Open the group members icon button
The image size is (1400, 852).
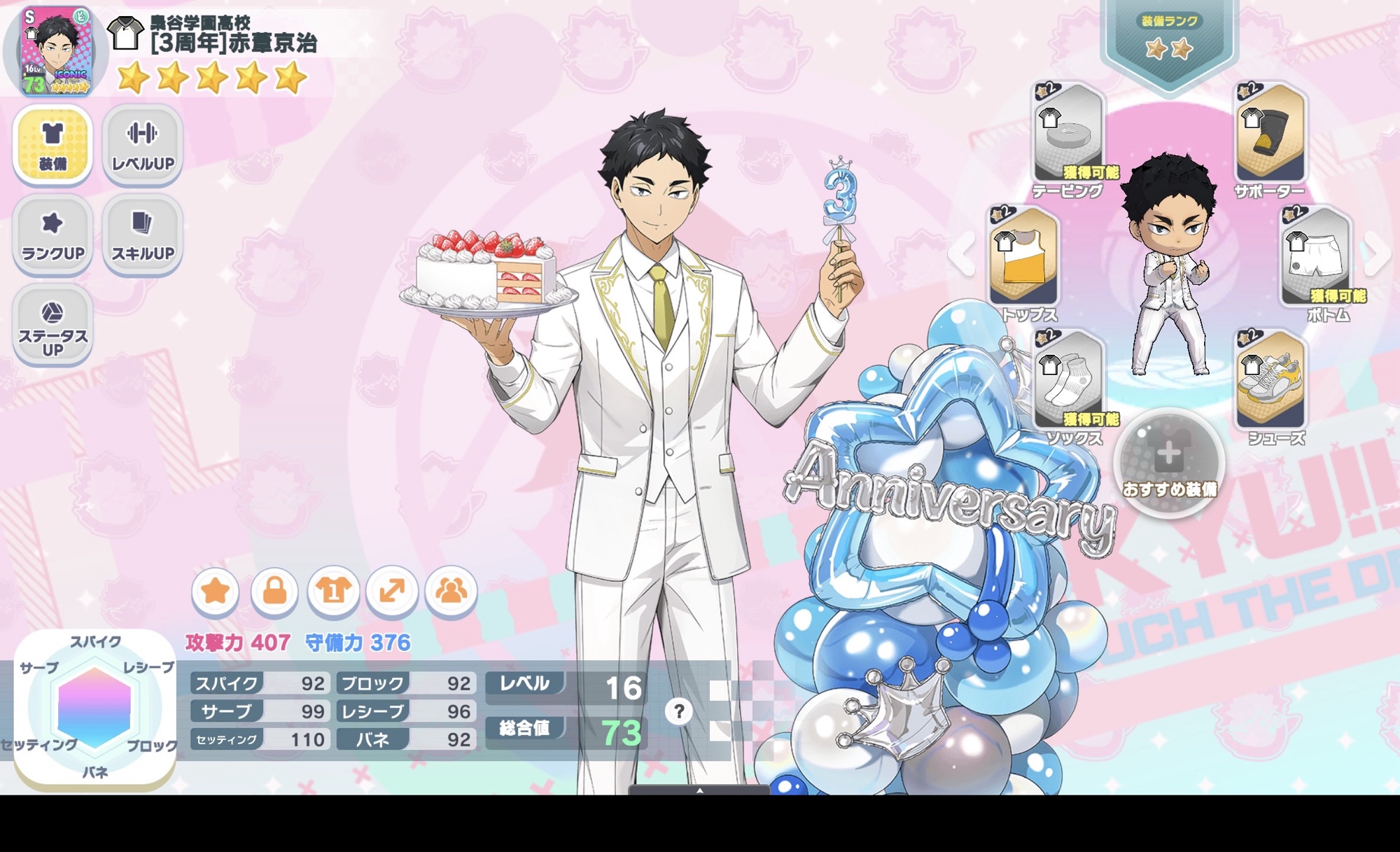451,592
